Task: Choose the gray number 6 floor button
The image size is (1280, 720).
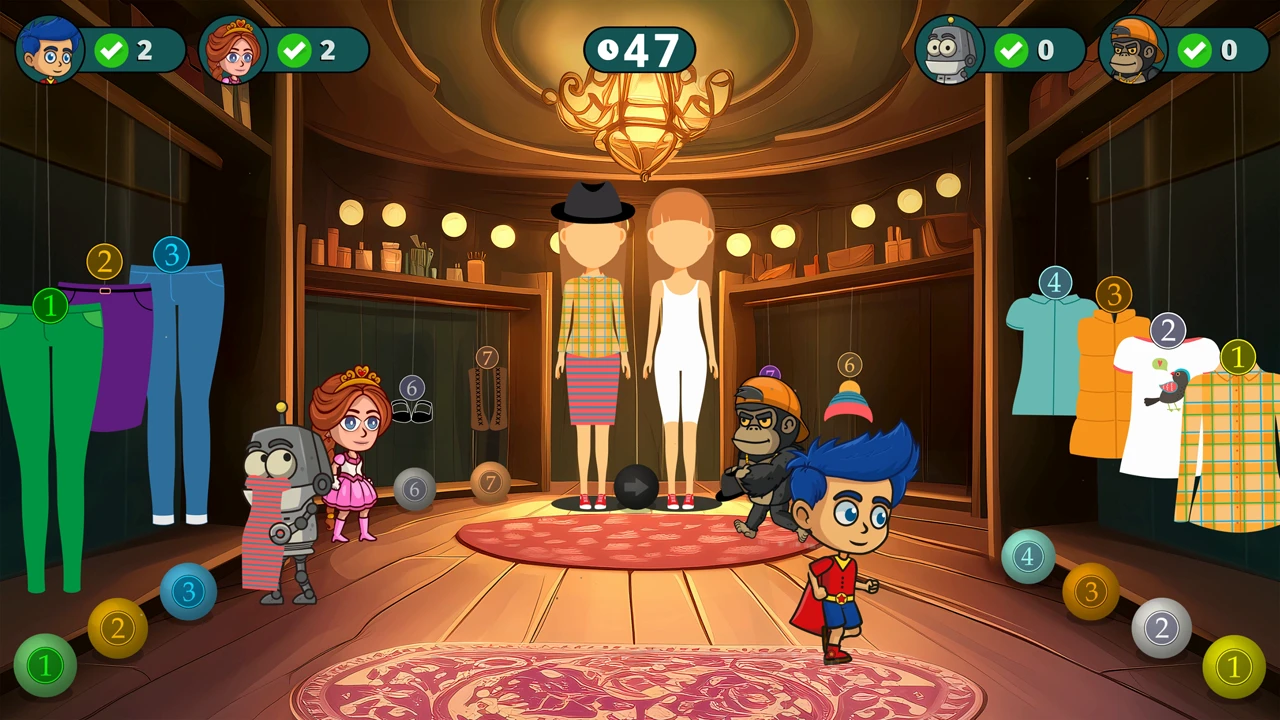Action: [414, 489]
